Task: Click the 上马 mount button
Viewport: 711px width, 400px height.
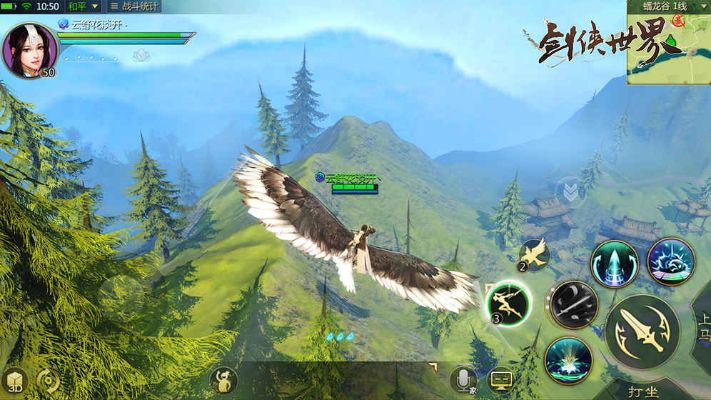Action: 702,330
